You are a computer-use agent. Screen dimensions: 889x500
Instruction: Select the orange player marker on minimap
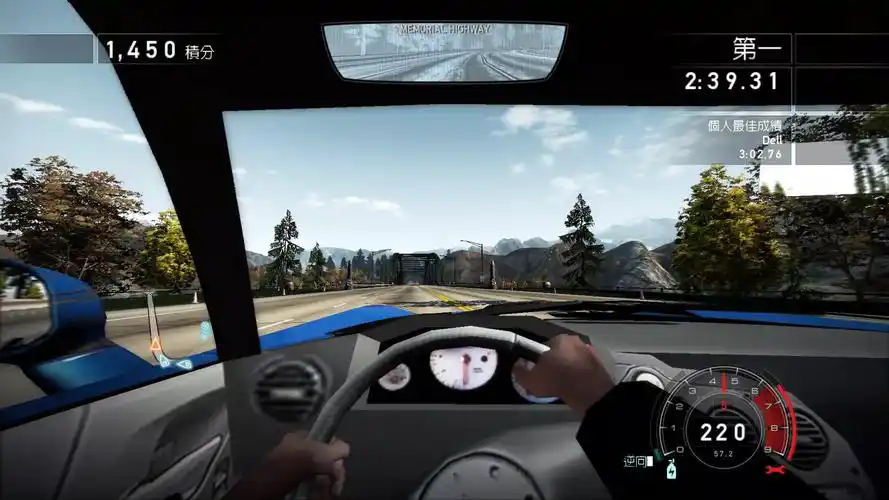click(155, 345)
